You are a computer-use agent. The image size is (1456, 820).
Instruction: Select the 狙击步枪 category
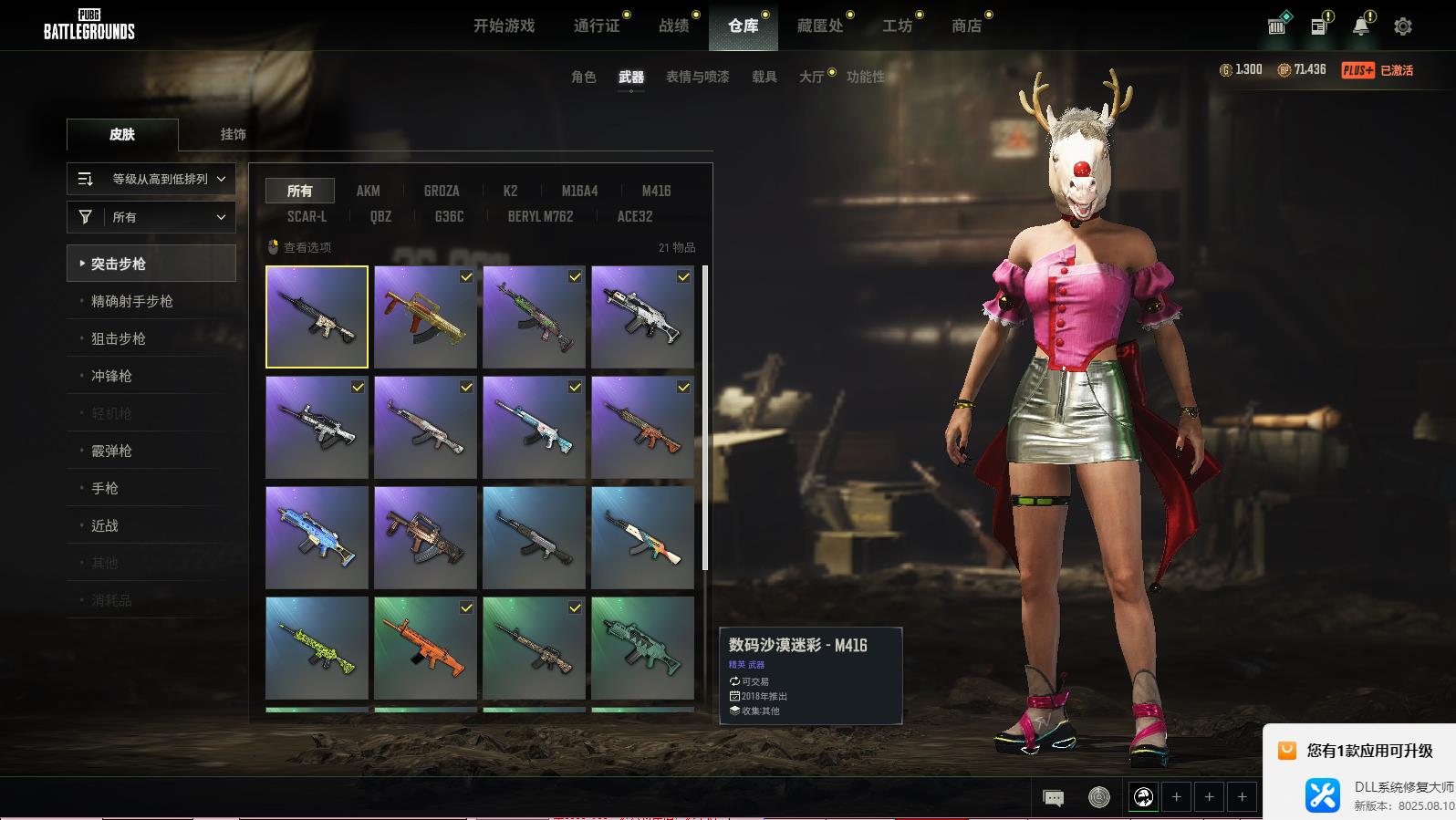(119, 338)
